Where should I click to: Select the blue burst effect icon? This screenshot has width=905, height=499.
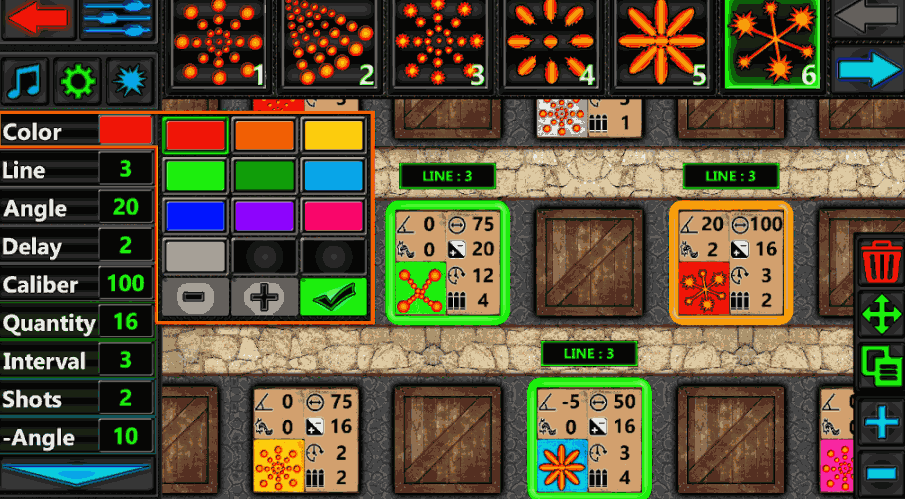point(129,79)
